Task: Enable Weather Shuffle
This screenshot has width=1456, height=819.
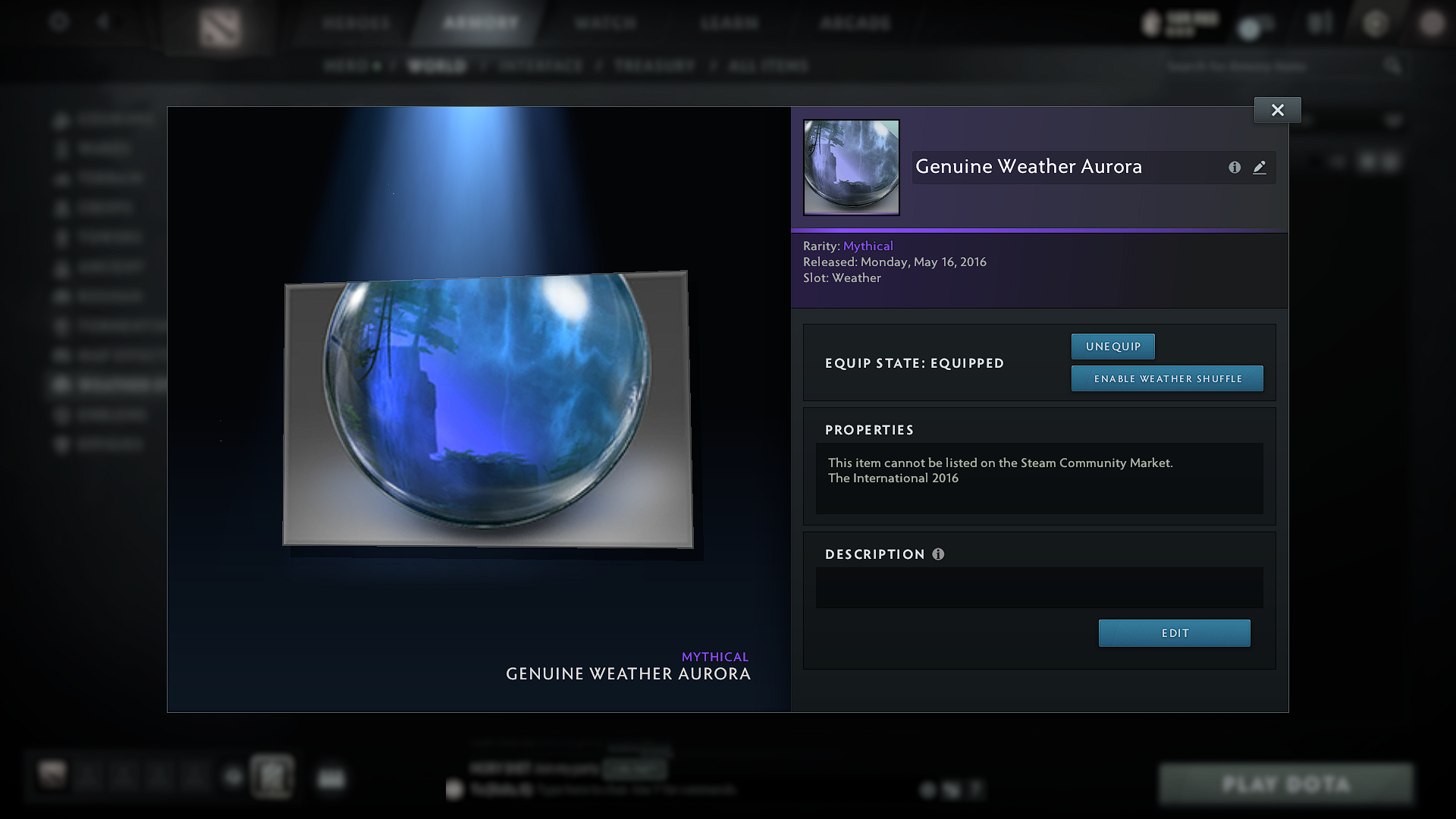Action: point(1166,378)
